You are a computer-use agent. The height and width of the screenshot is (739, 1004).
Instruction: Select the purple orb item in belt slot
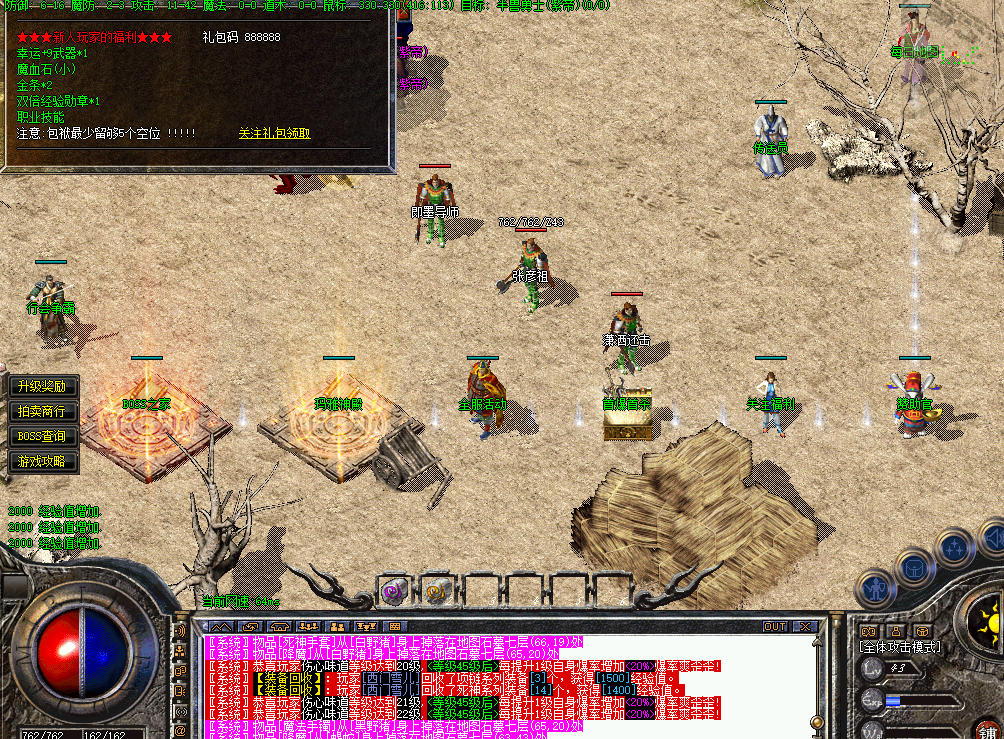point(395,591)
